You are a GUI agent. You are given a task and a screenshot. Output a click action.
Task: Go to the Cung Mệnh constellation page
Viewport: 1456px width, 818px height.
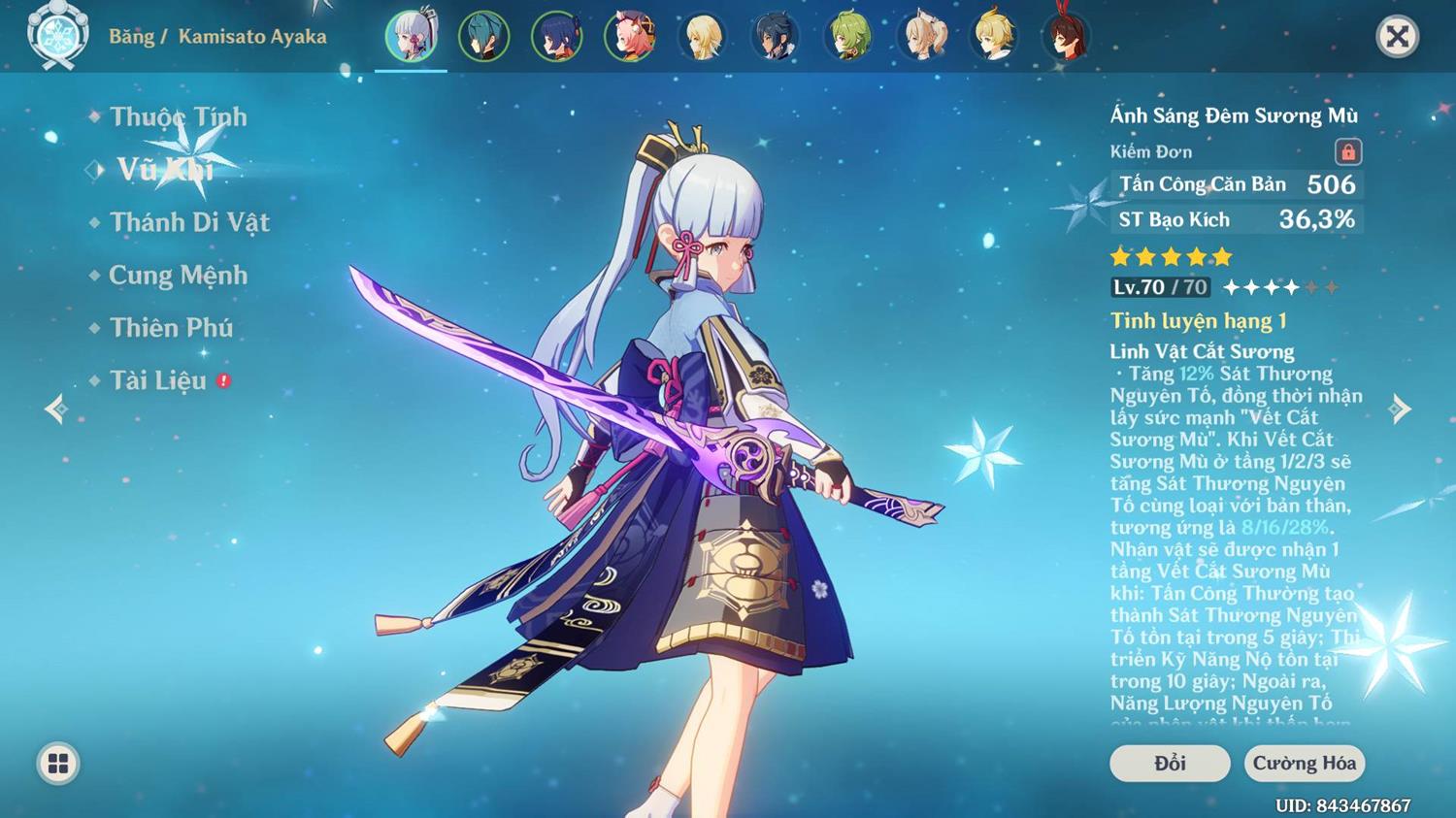coord(178,276)
